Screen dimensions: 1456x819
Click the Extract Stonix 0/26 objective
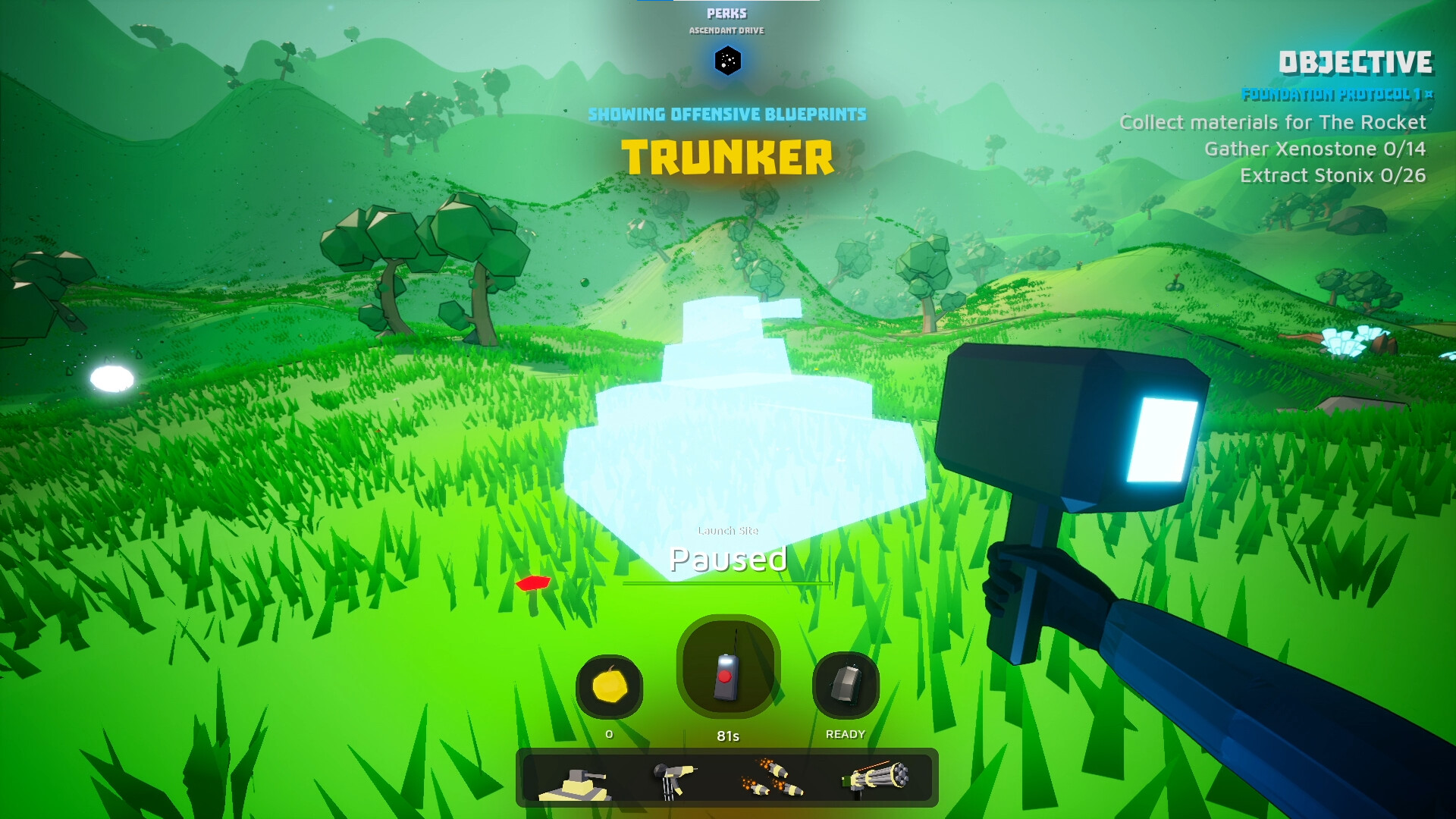(x=1333, y=175)
